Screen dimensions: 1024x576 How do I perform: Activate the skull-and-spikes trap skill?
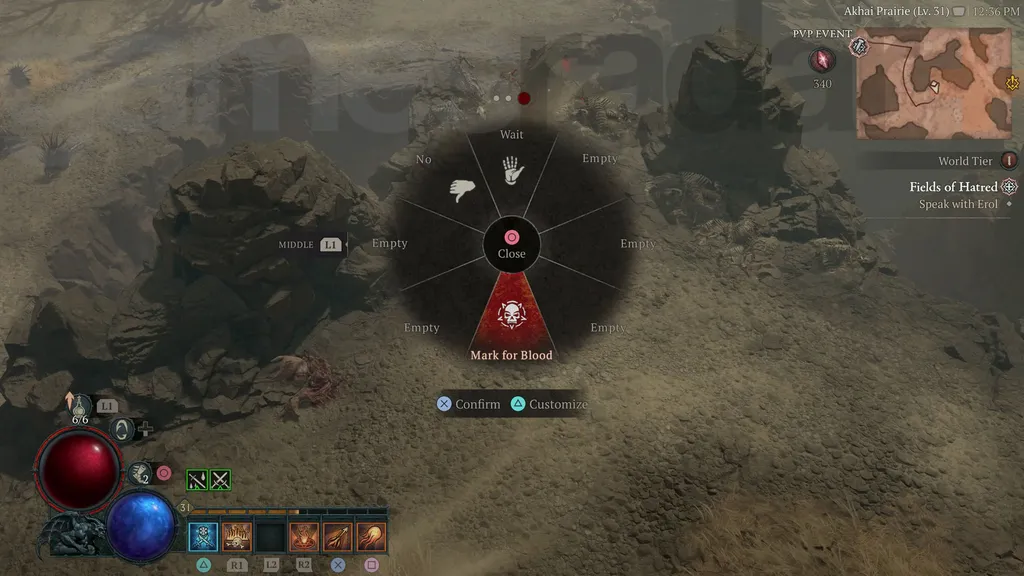[x=237, y=537]
